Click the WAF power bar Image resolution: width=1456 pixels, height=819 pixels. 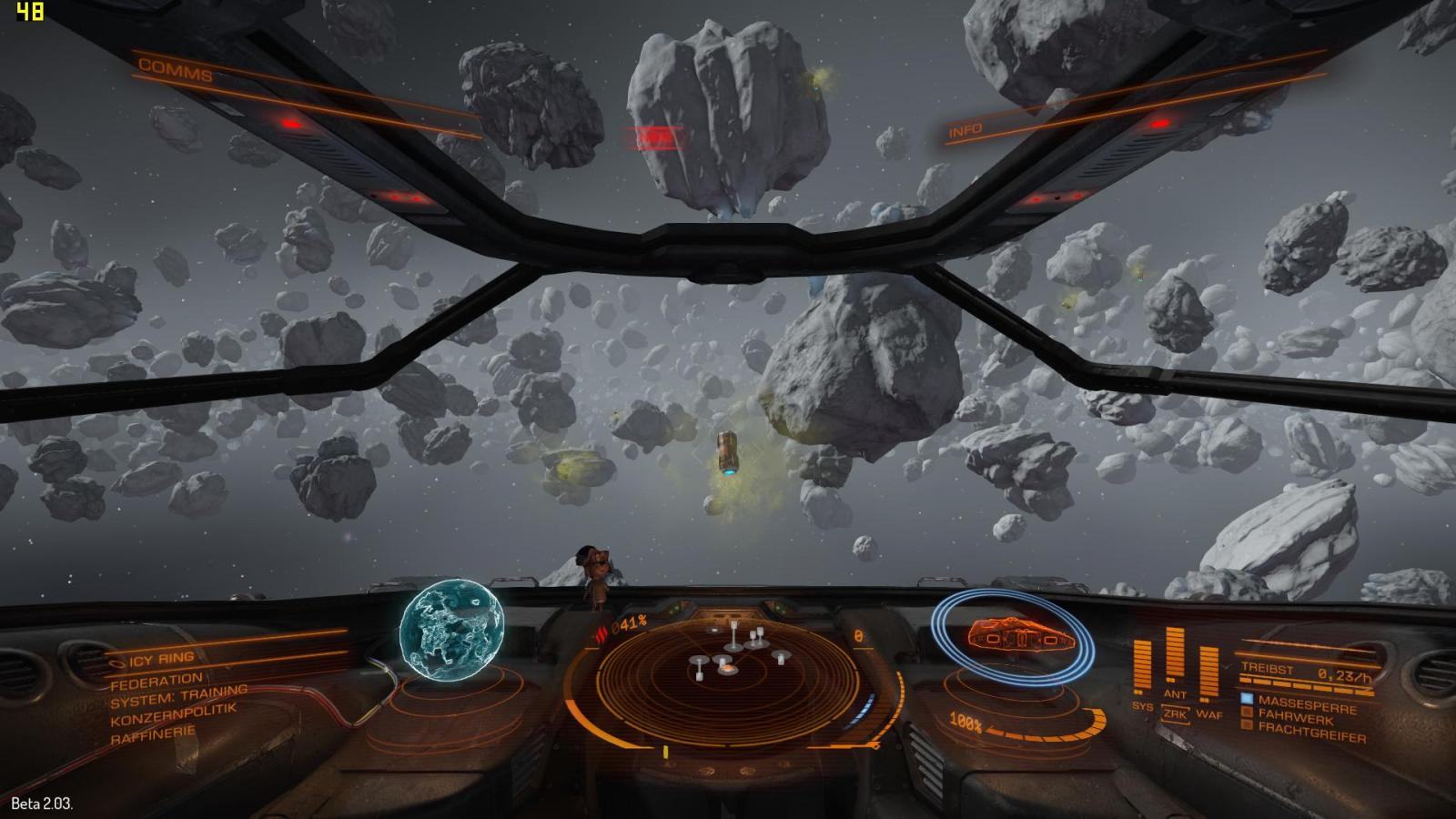click(1208, 673)
